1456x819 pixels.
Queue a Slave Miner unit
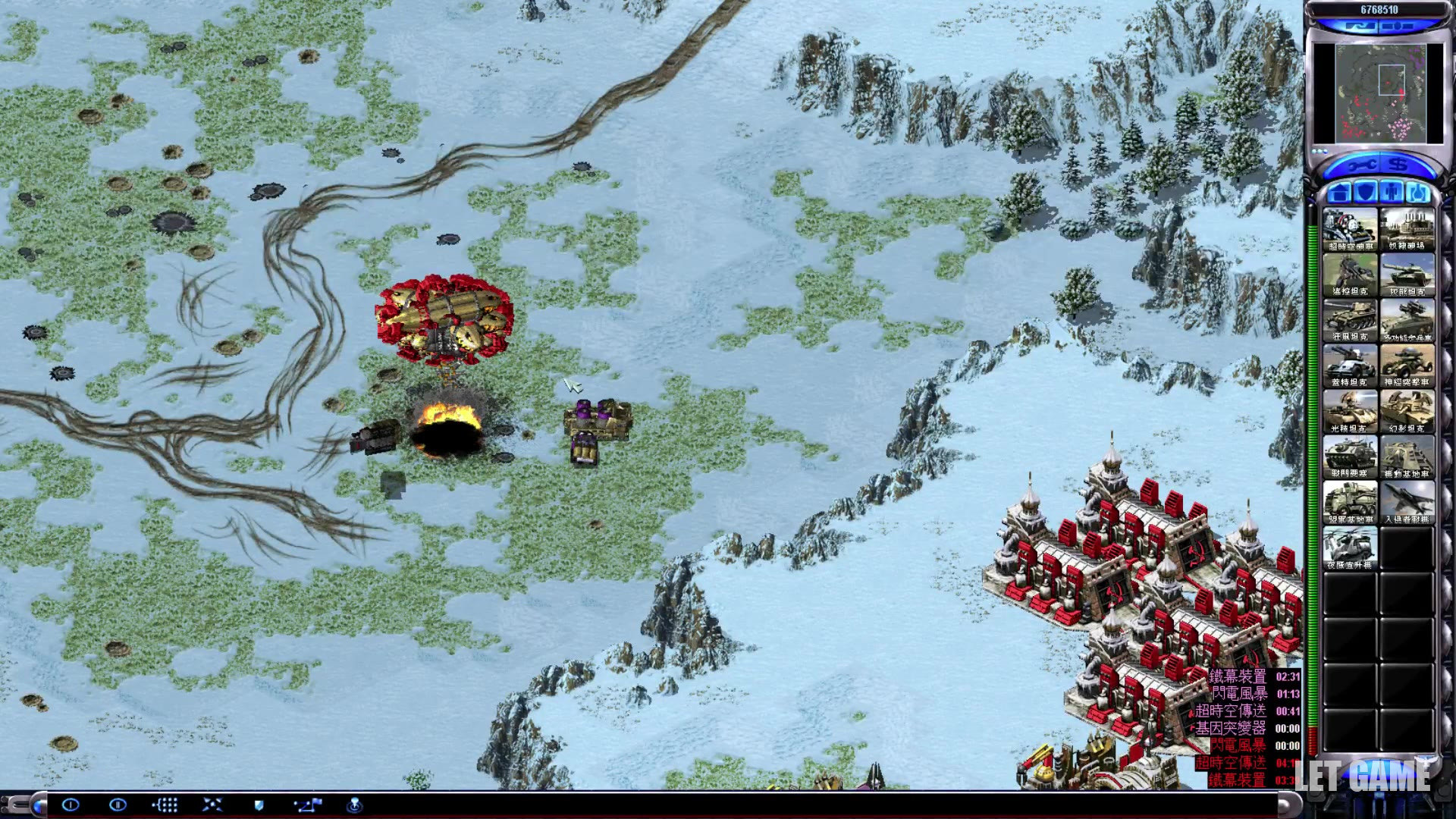(1407, 229)
